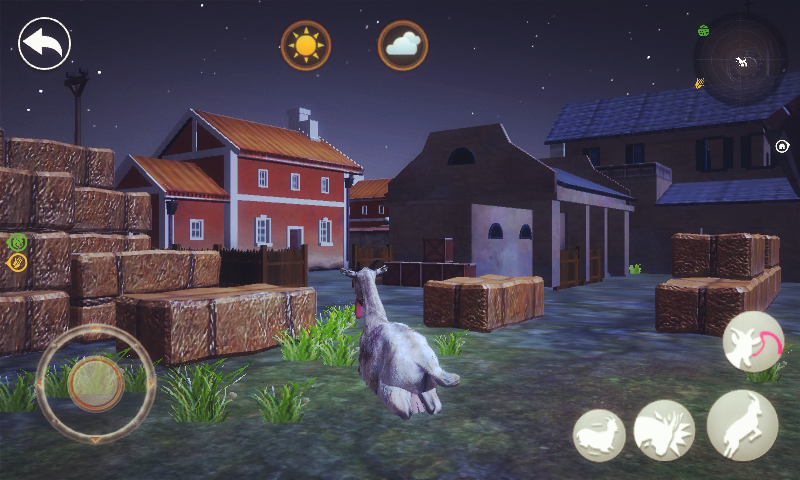Select the yellow waypoint marker beside the joystick
The width and height of the screenshot is (800, 480).
click(17, 262)
